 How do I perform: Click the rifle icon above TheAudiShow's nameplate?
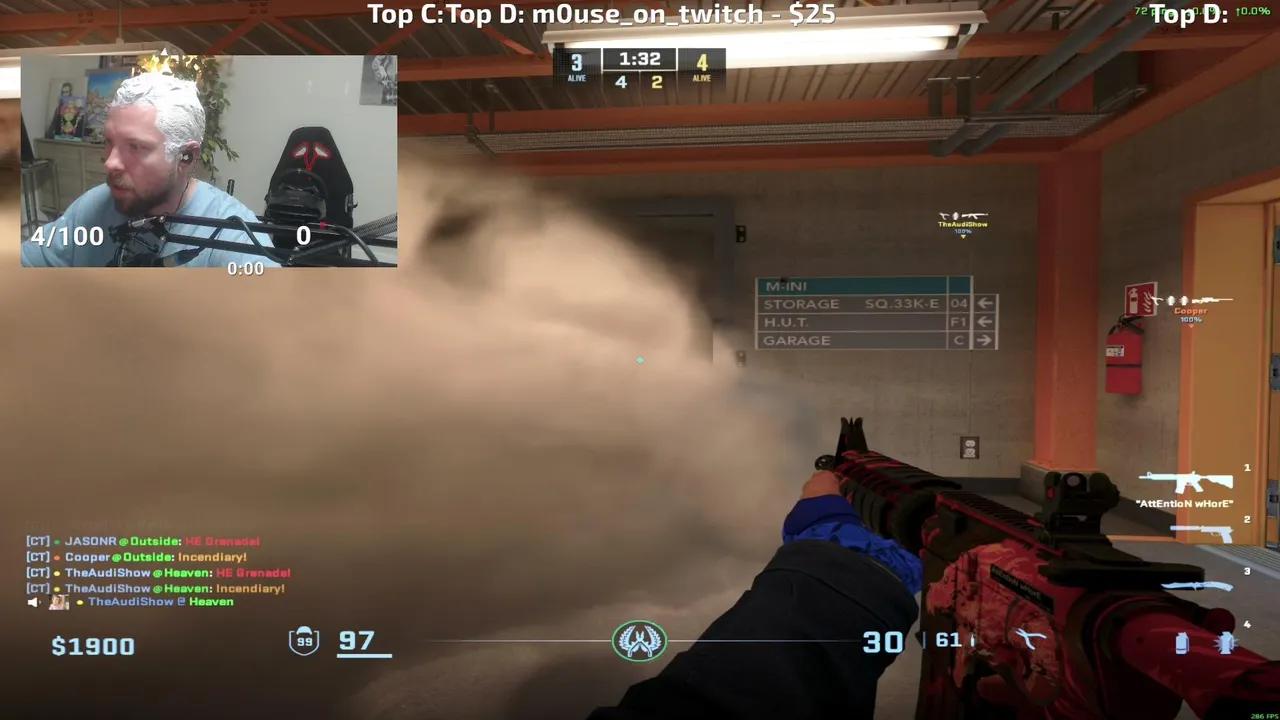[963, 218]
